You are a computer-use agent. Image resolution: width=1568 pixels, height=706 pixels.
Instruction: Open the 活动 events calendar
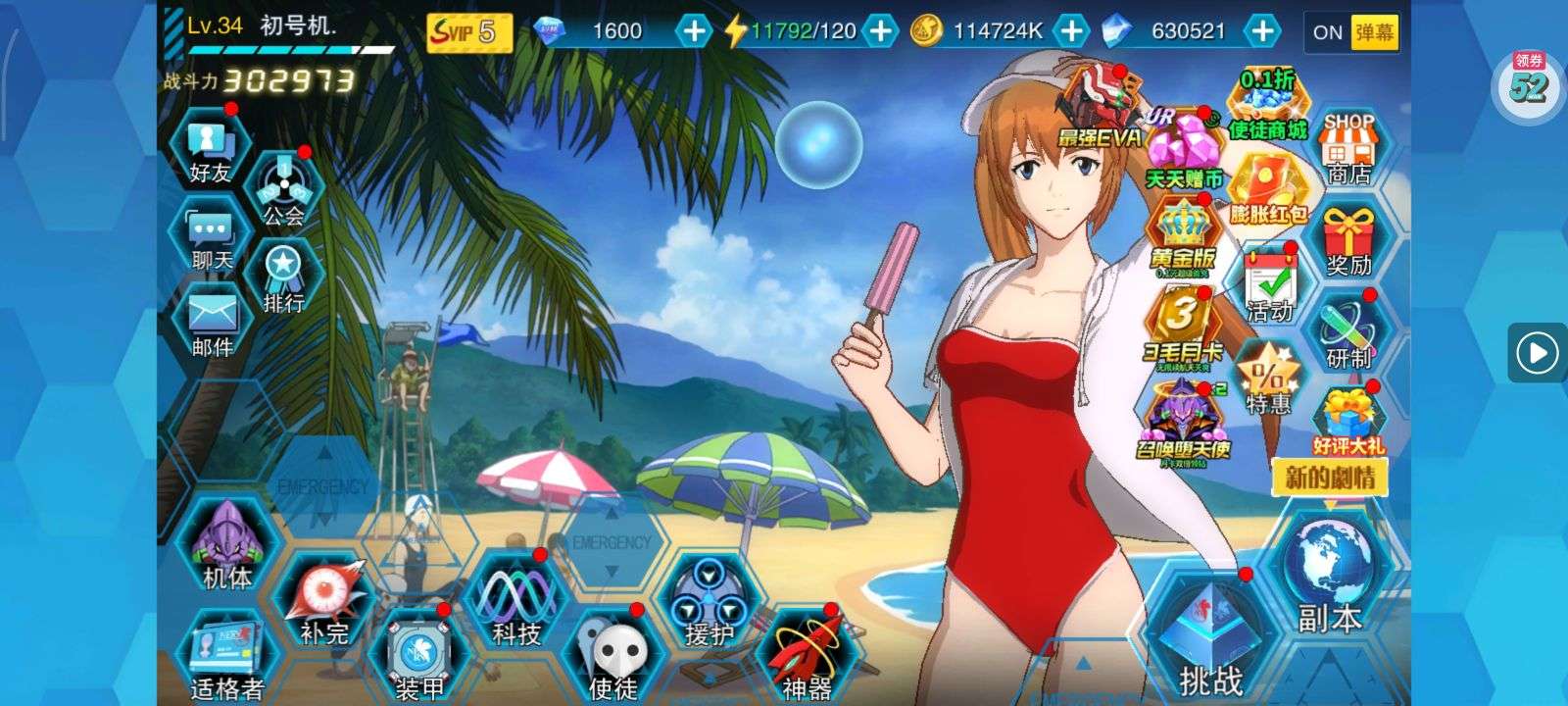pyautogui.click(x=1270, y=286)
